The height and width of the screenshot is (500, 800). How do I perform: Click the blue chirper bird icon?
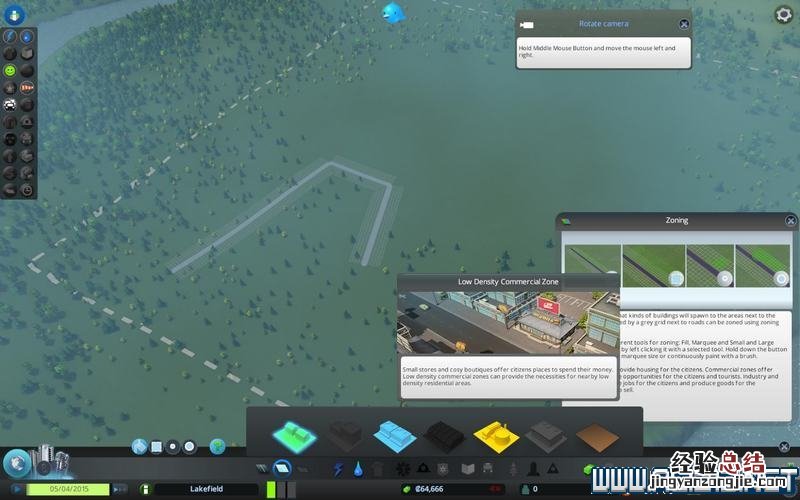(392, 13)
